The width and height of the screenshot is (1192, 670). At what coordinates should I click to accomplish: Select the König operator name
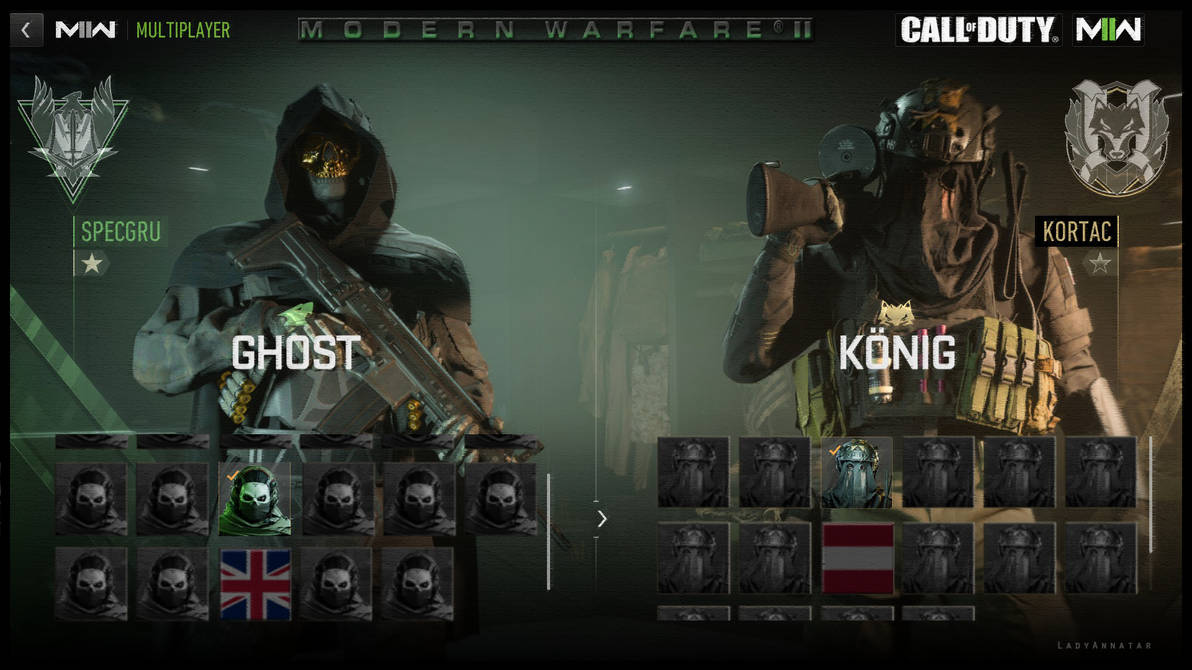tap(897, 353)
